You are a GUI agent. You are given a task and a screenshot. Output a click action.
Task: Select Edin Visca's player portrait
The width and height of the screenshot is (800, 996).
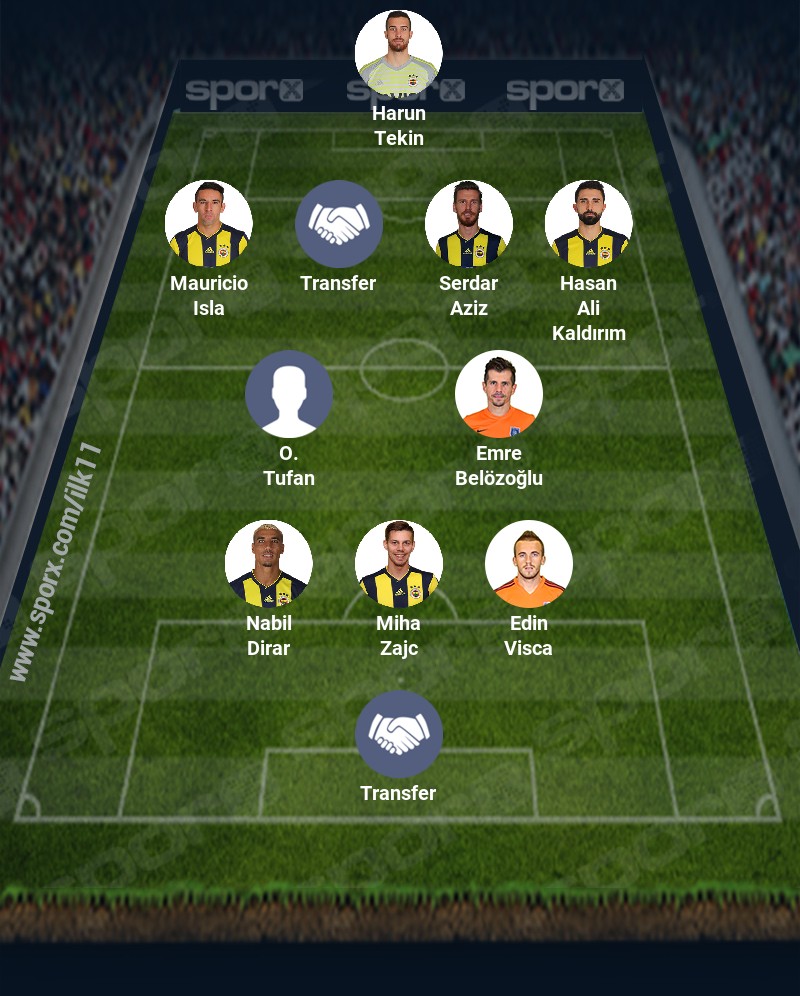pos(529,564)
